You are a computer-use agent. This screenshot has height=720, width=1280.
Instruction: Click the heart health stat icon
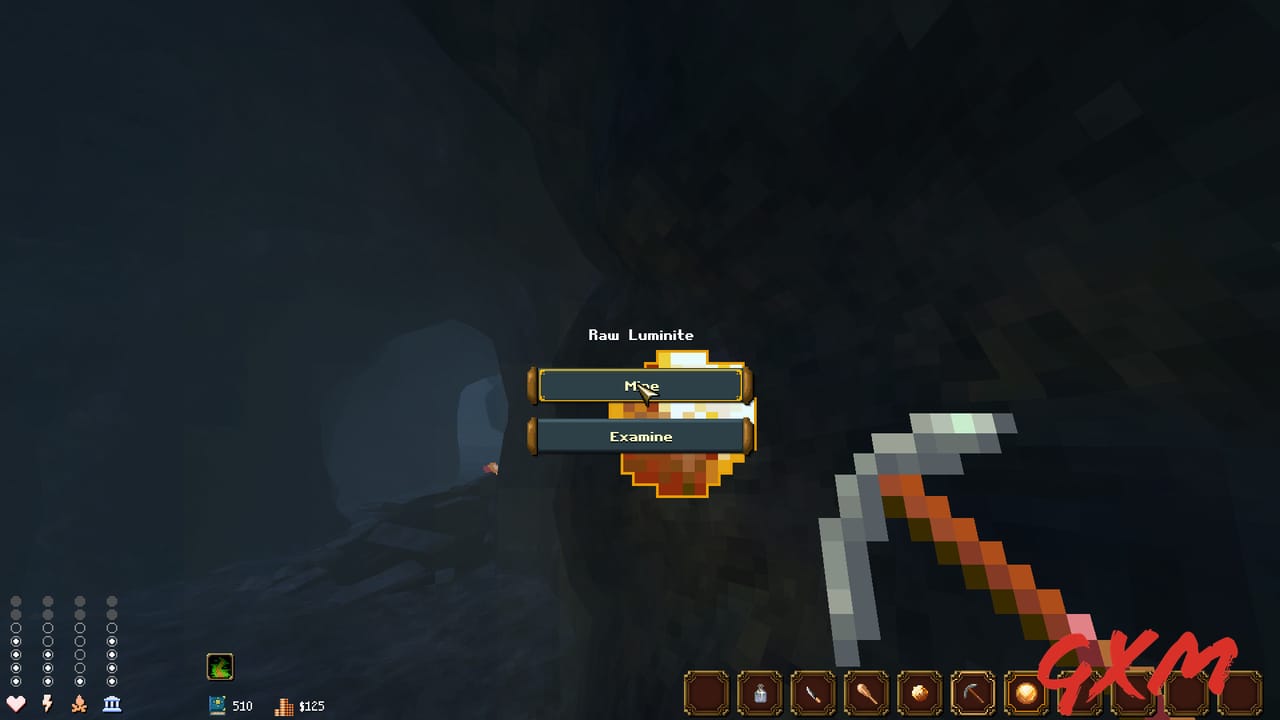(x=16, y=705)
